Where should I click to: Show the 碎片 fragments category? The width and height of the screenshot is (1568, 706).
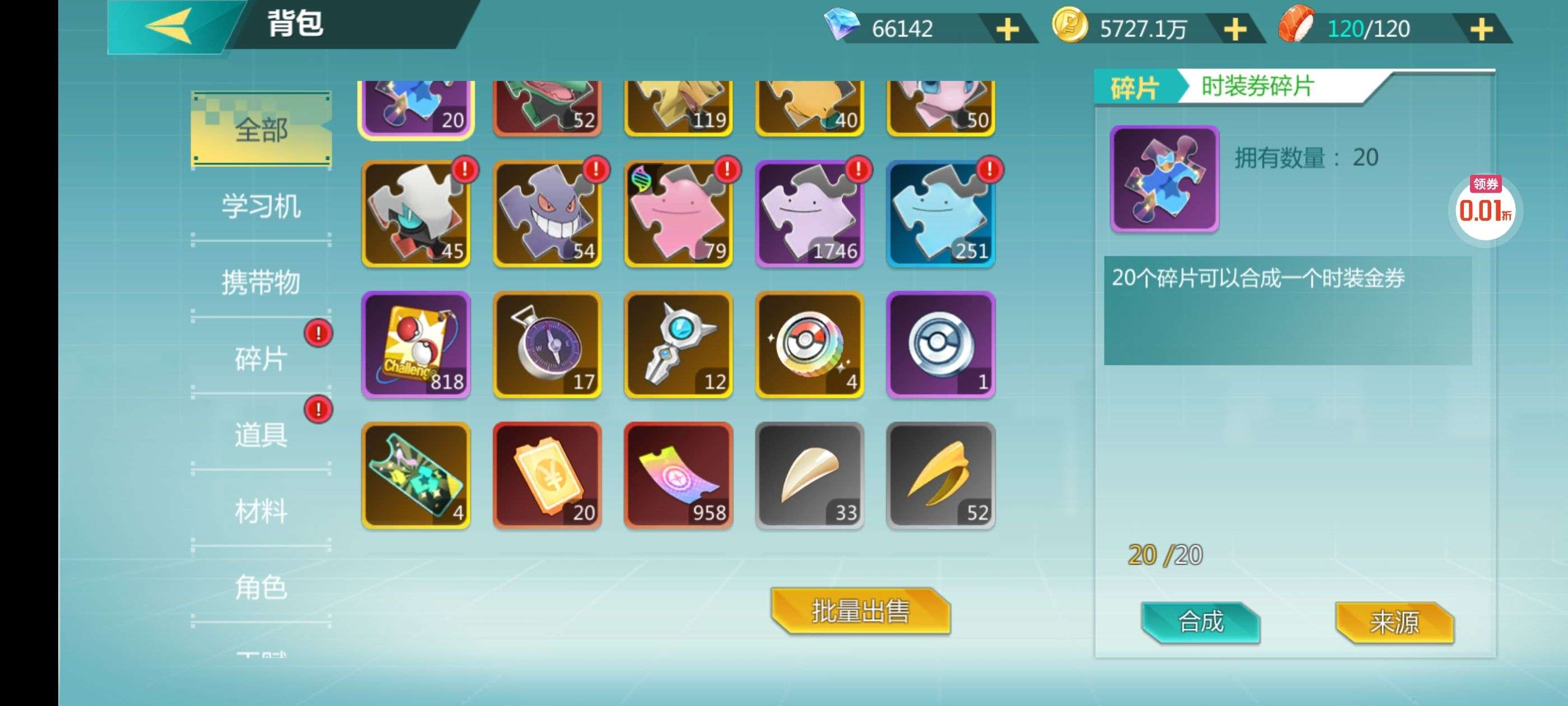tap(261, 358)
